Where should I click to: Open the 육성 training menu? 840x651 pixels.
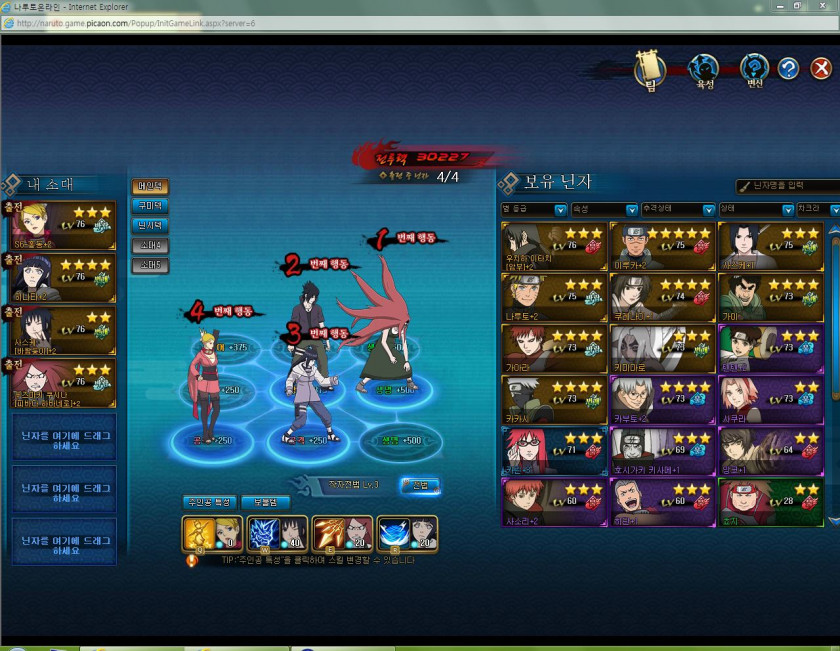[705, 68]
